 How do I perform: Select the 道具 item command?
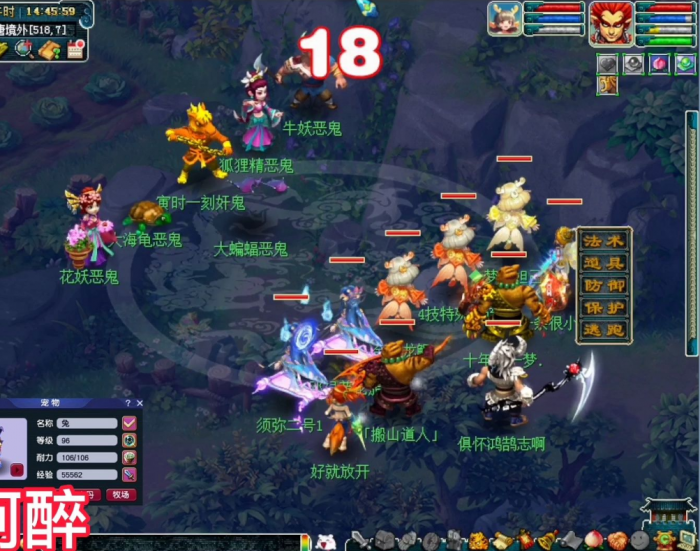(603, 263)
